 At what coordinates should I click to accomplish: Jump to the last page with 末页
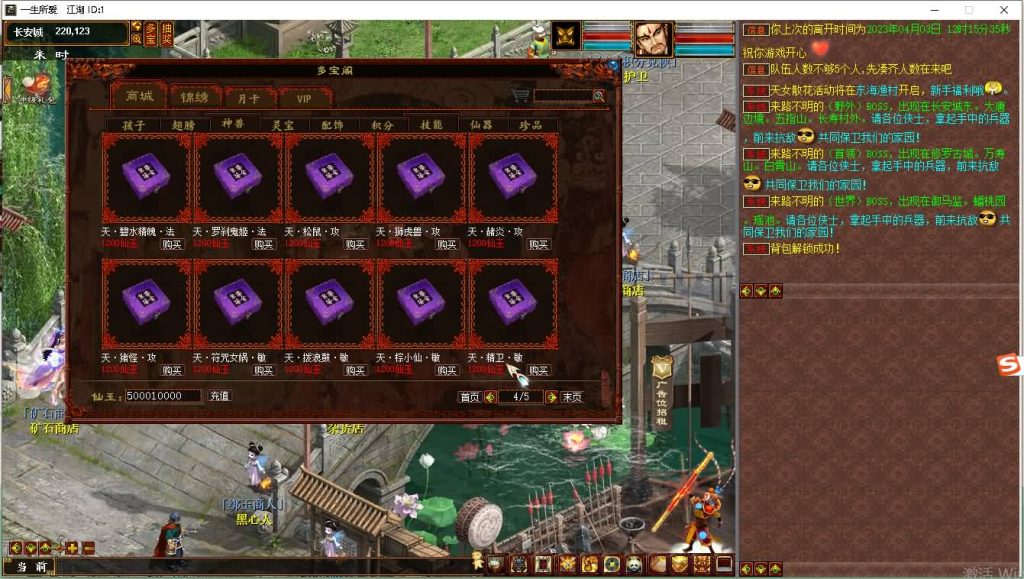click(x=572, y=397)
